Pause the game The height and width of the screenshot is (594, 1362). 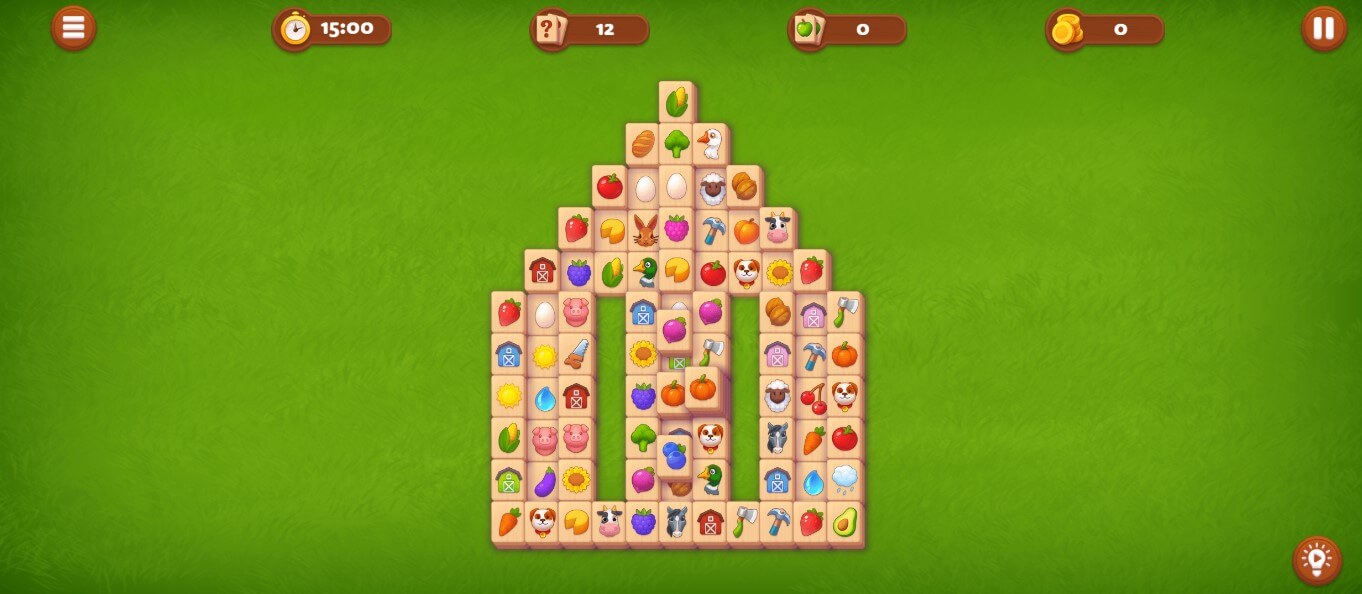[x=1323, y=28]
